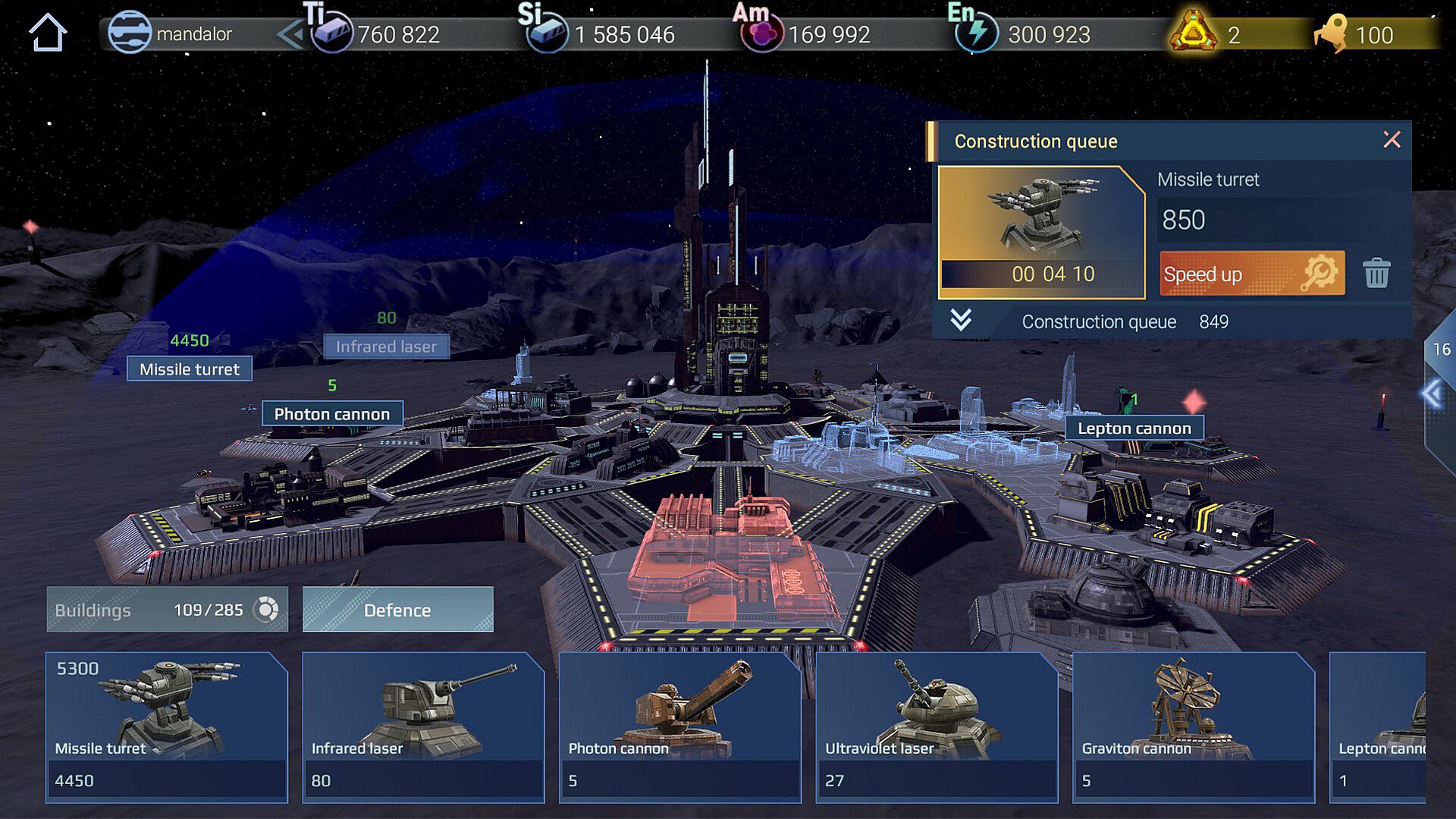Select the Missile turret build card
The height and width of the screenshot is (819, 1456).
click(x=167, y=726)
